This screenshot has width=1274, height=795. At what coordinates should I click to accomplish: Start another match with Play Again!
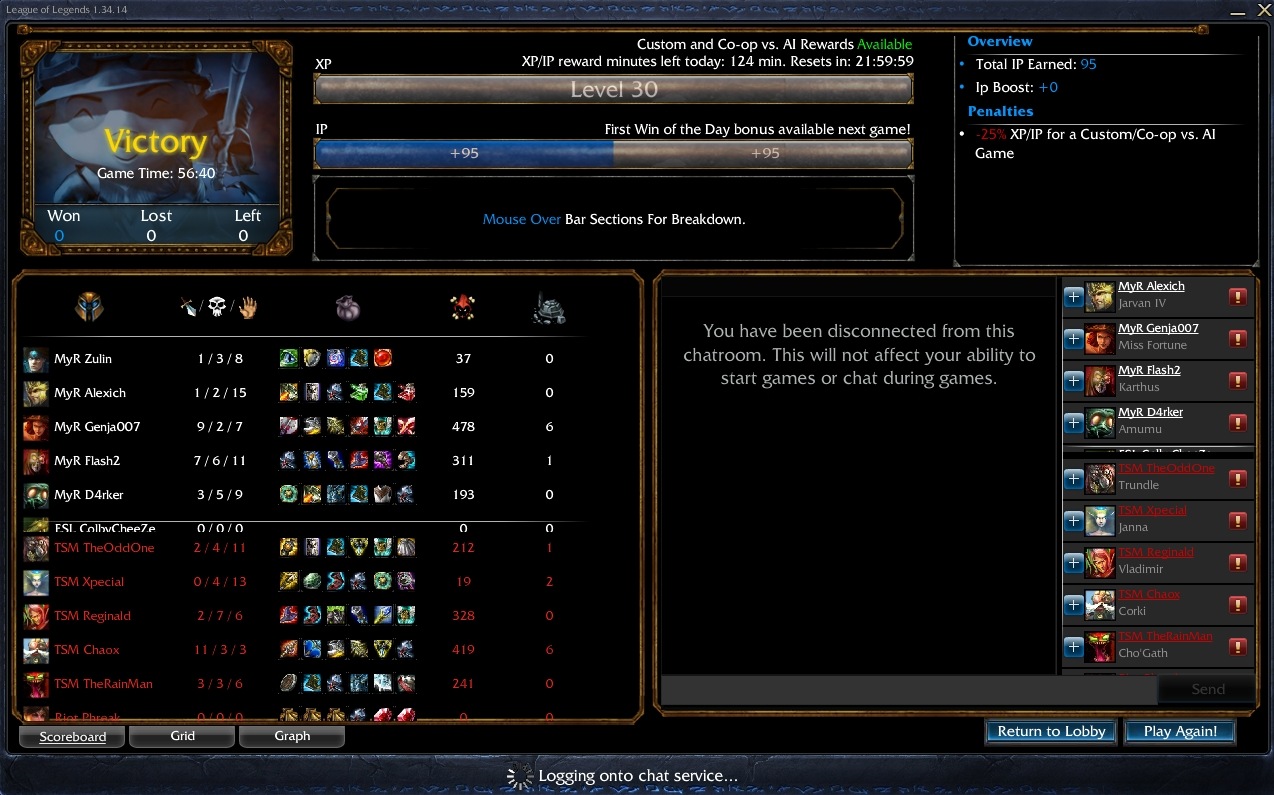[x=1180, y=731]
